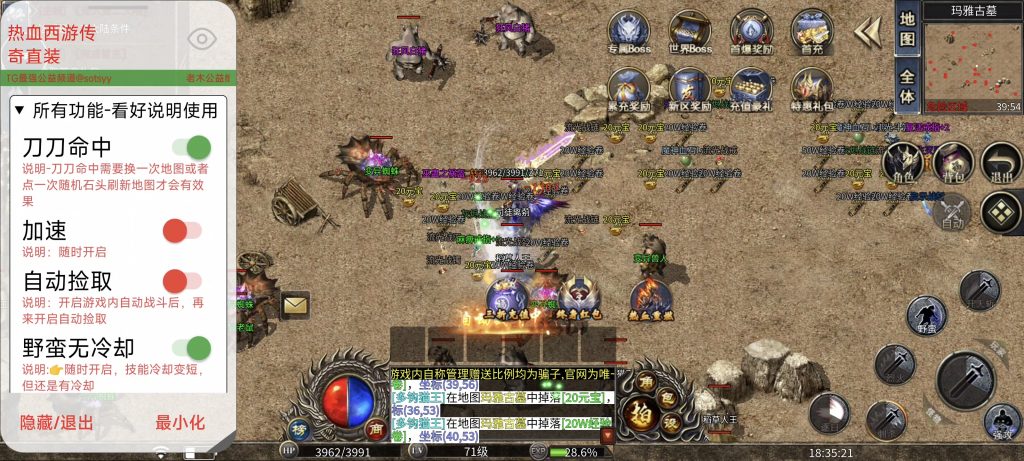The height and width of the screenshot is (461, 1024).
Task: Open the 专属Boss menu icon
Action: coord(629,32)
